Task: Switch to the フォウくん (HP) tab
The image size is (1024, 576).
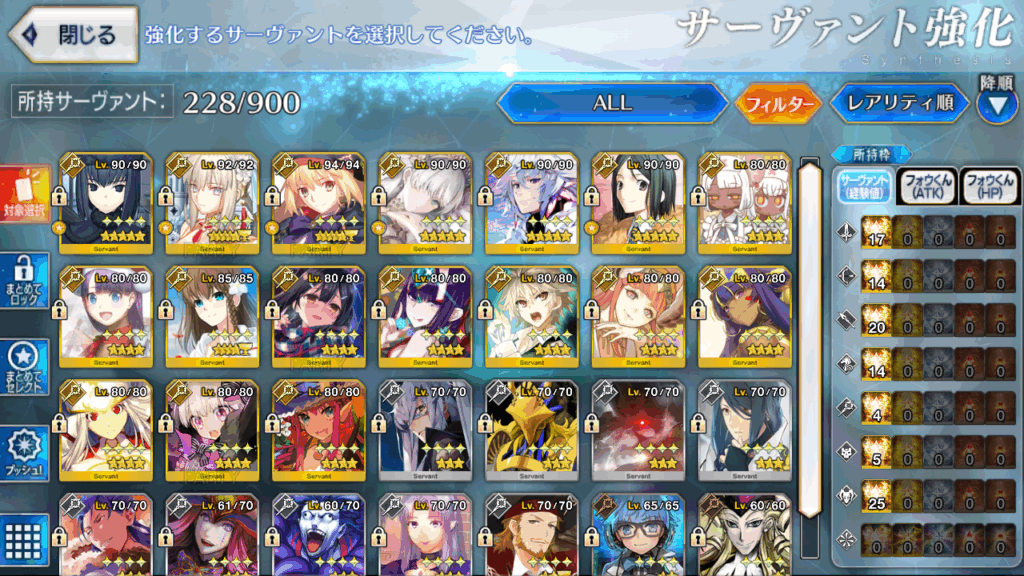Action: click(988, 186)
